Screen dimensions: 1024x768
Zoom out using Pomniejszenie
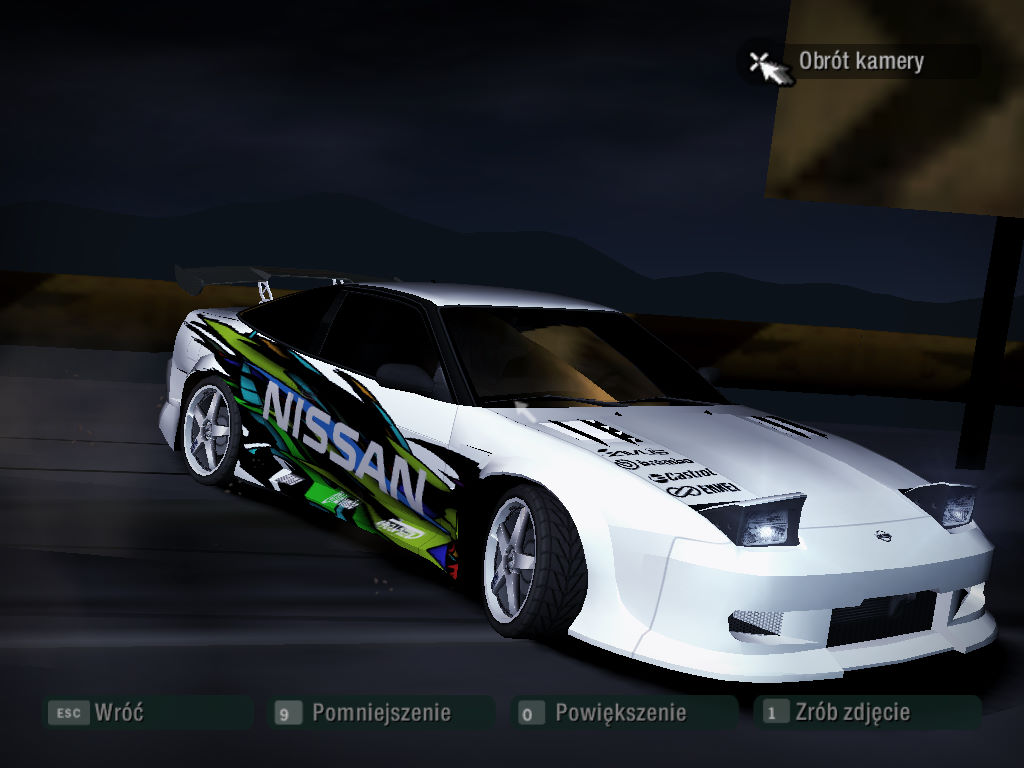click(x=380, y=713)
